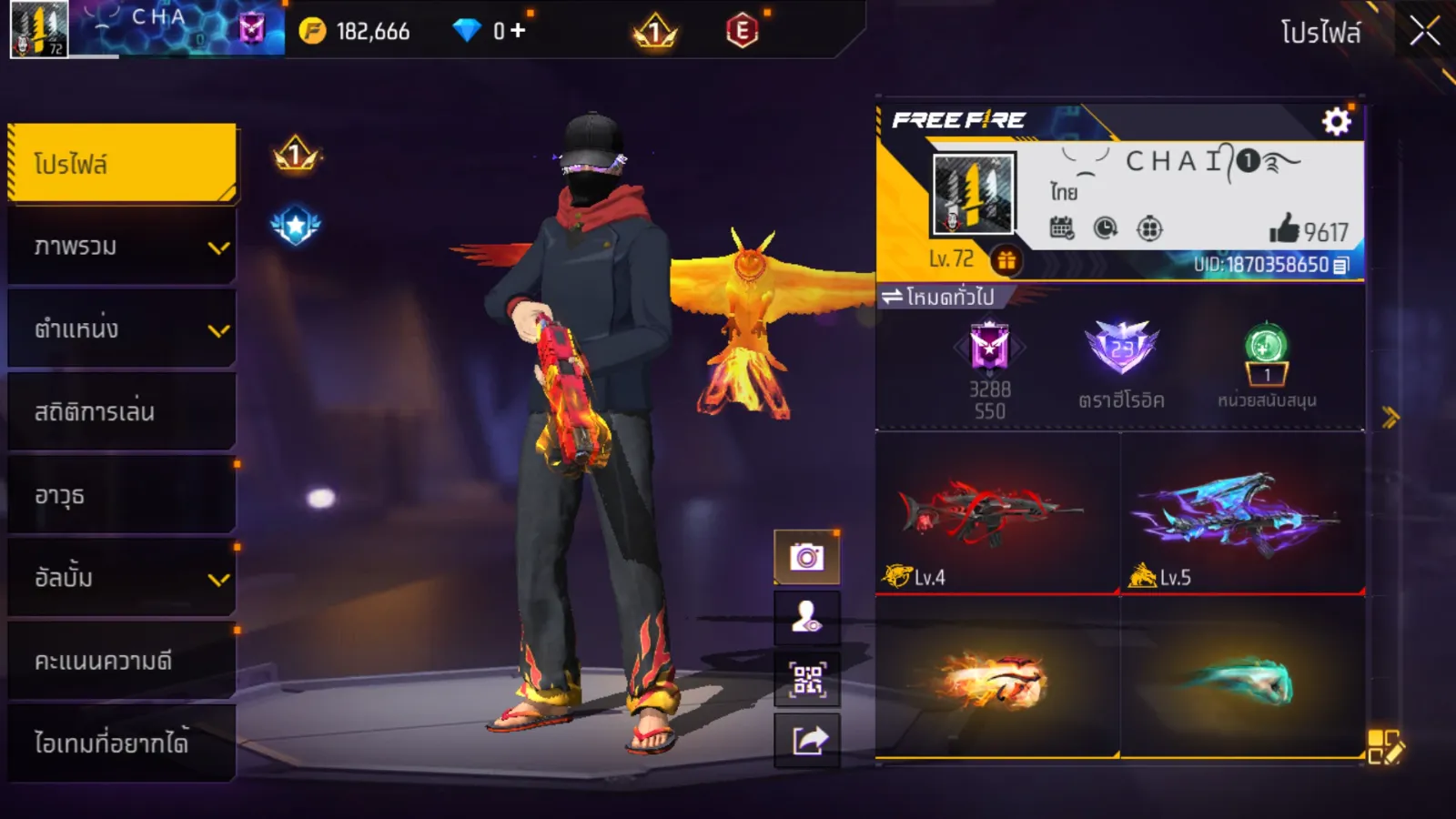Switch to the อาวุธ tab

pos(122,495)
